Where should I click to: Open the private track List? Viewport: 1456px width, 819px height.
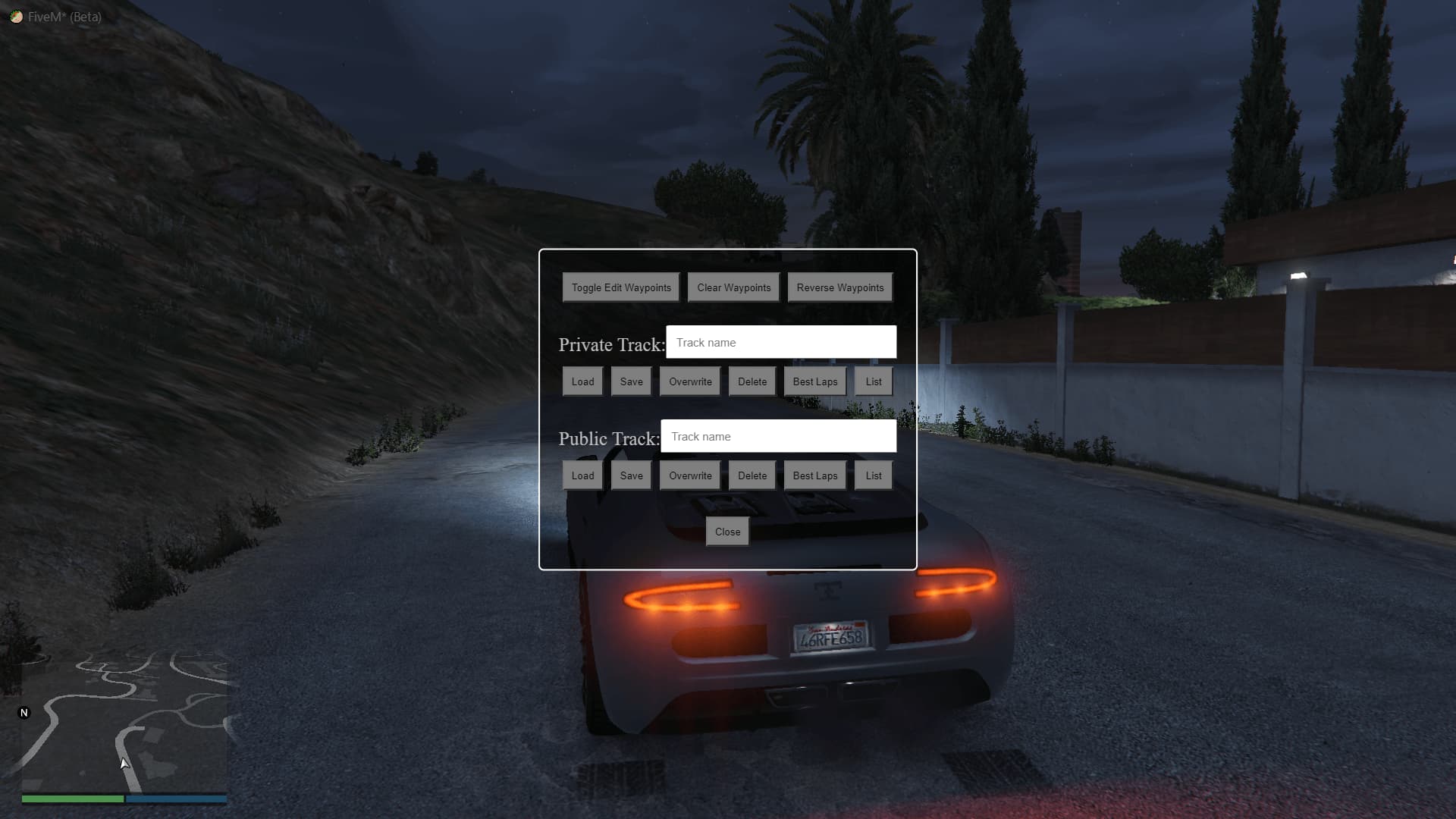(x=873, y=381)
